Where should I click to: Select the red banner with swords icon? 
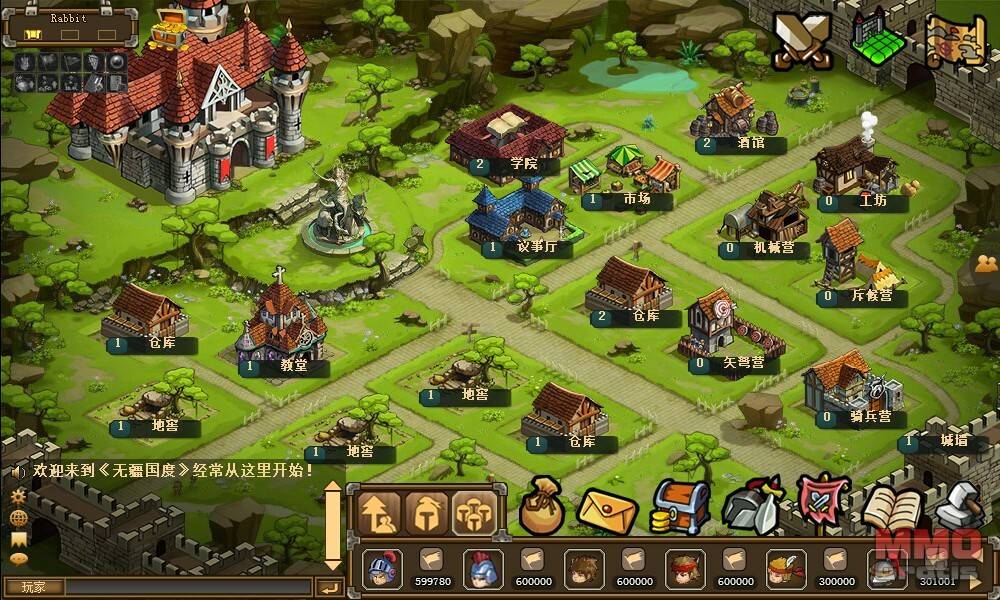coord(821,504)
